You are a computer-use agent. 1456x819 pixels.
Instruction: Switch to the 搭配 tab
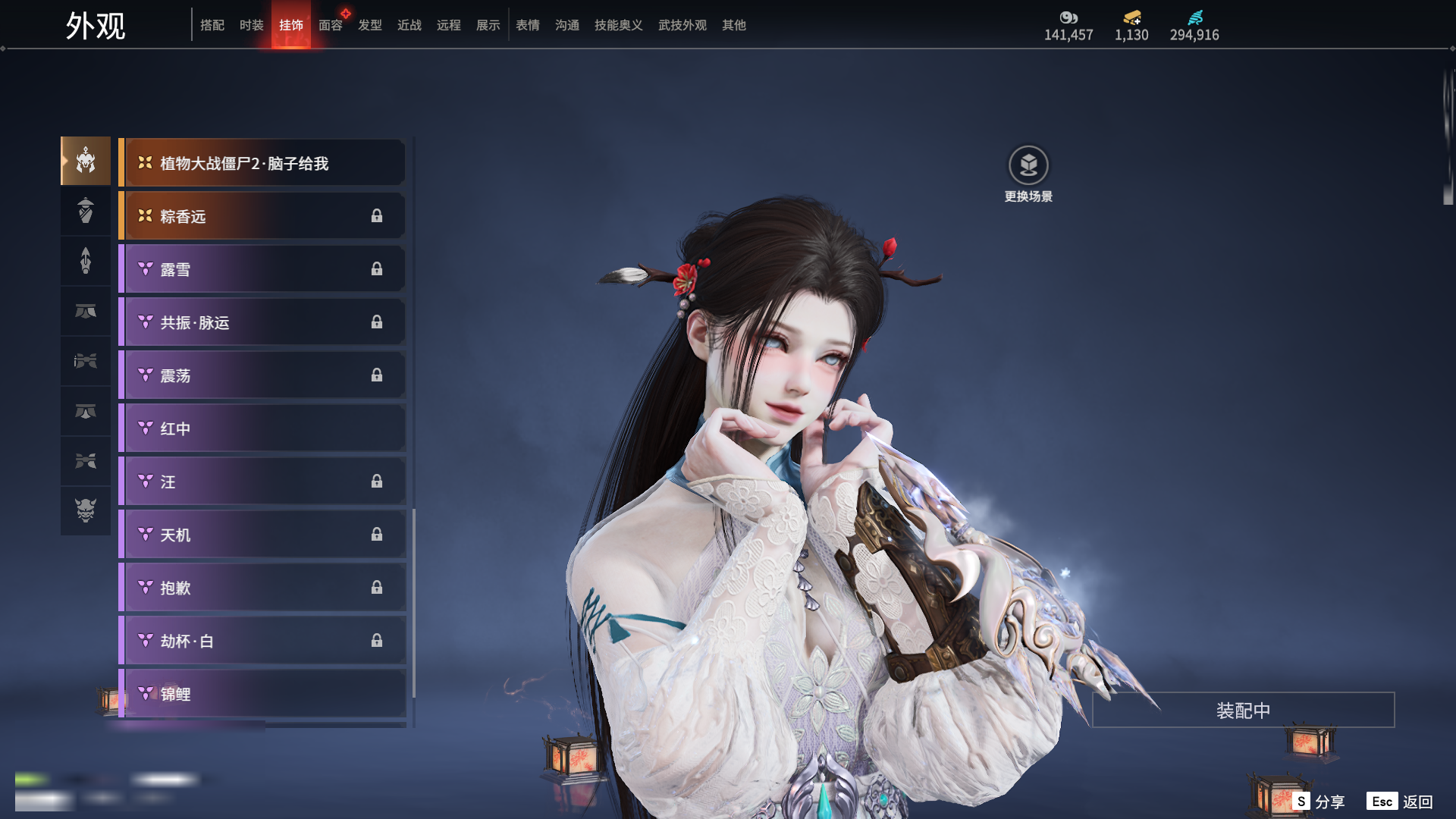pos(212,25)
